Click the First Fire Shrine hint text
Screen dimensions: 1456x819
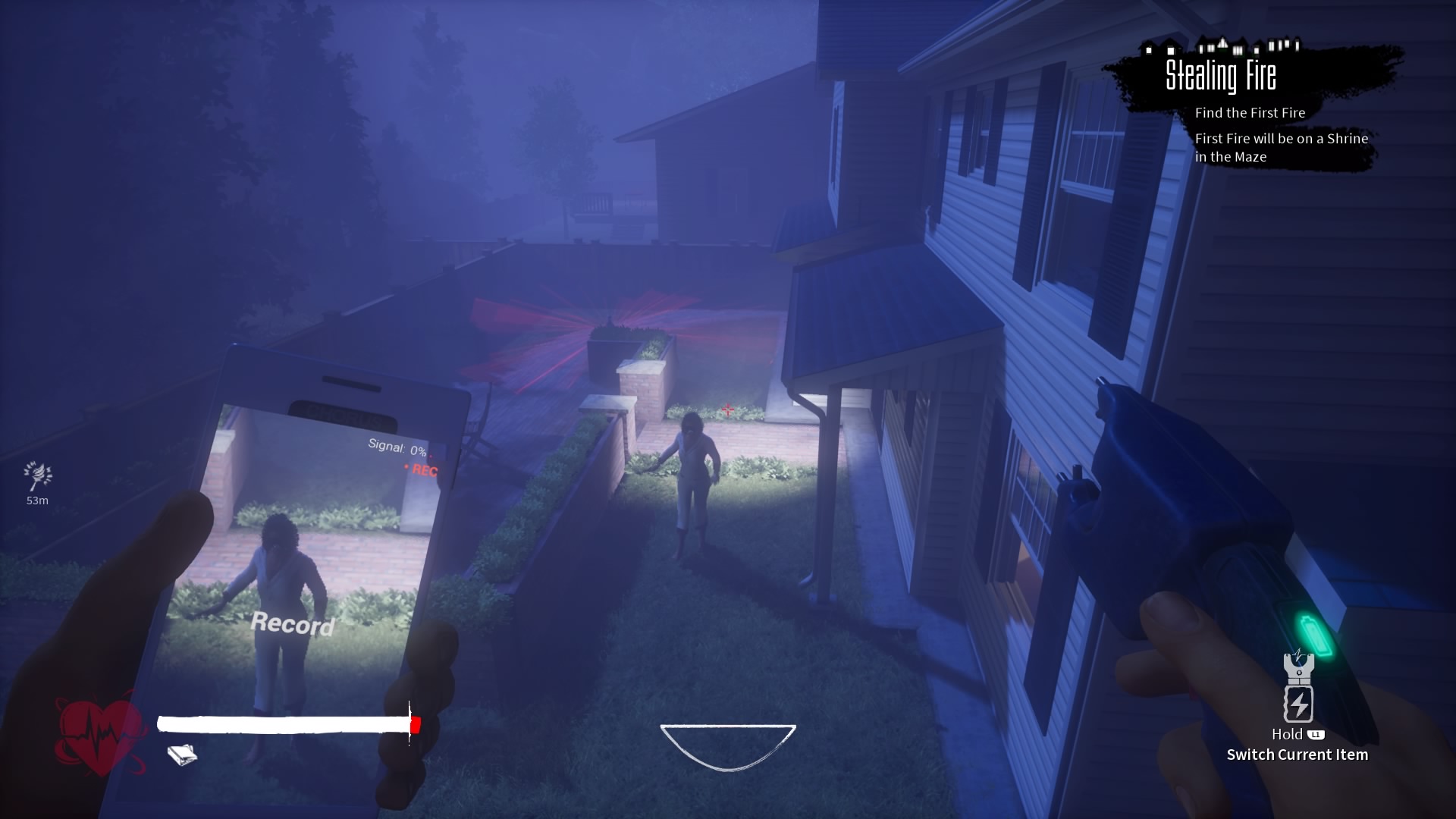tap(1282, 148)
